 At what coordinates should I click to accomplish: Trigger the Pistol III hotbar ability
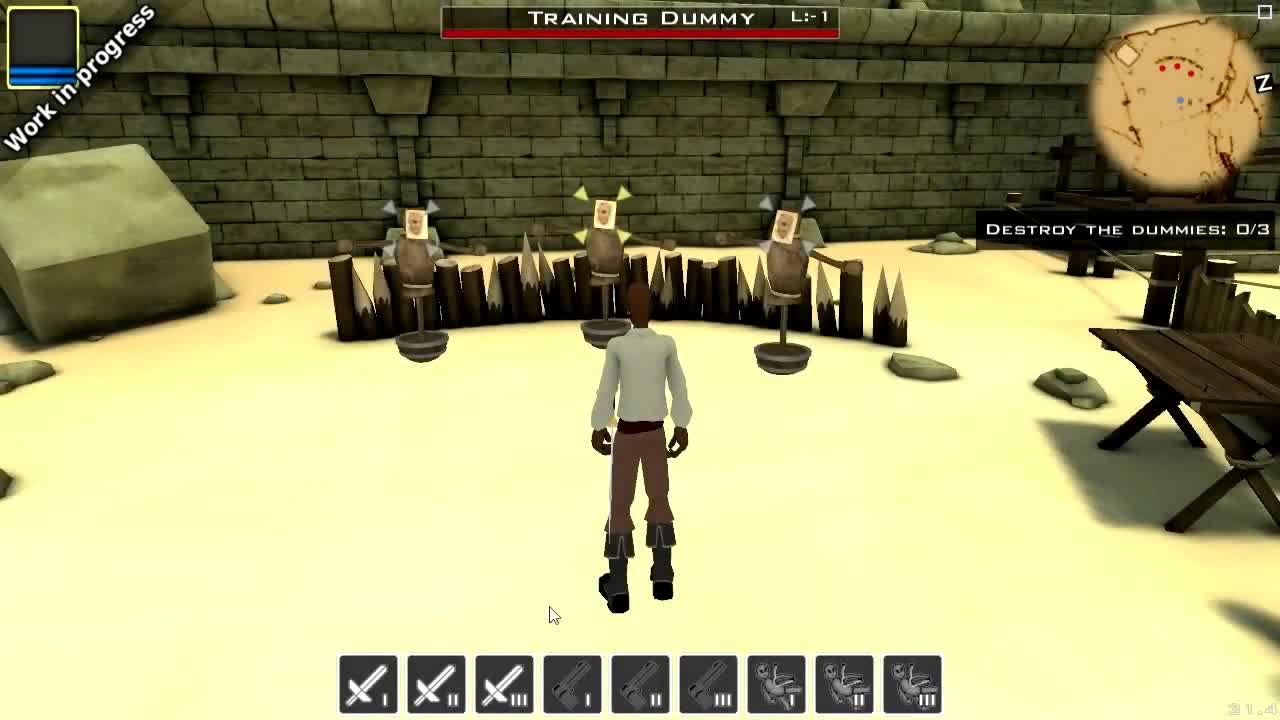tap(710, 685)
